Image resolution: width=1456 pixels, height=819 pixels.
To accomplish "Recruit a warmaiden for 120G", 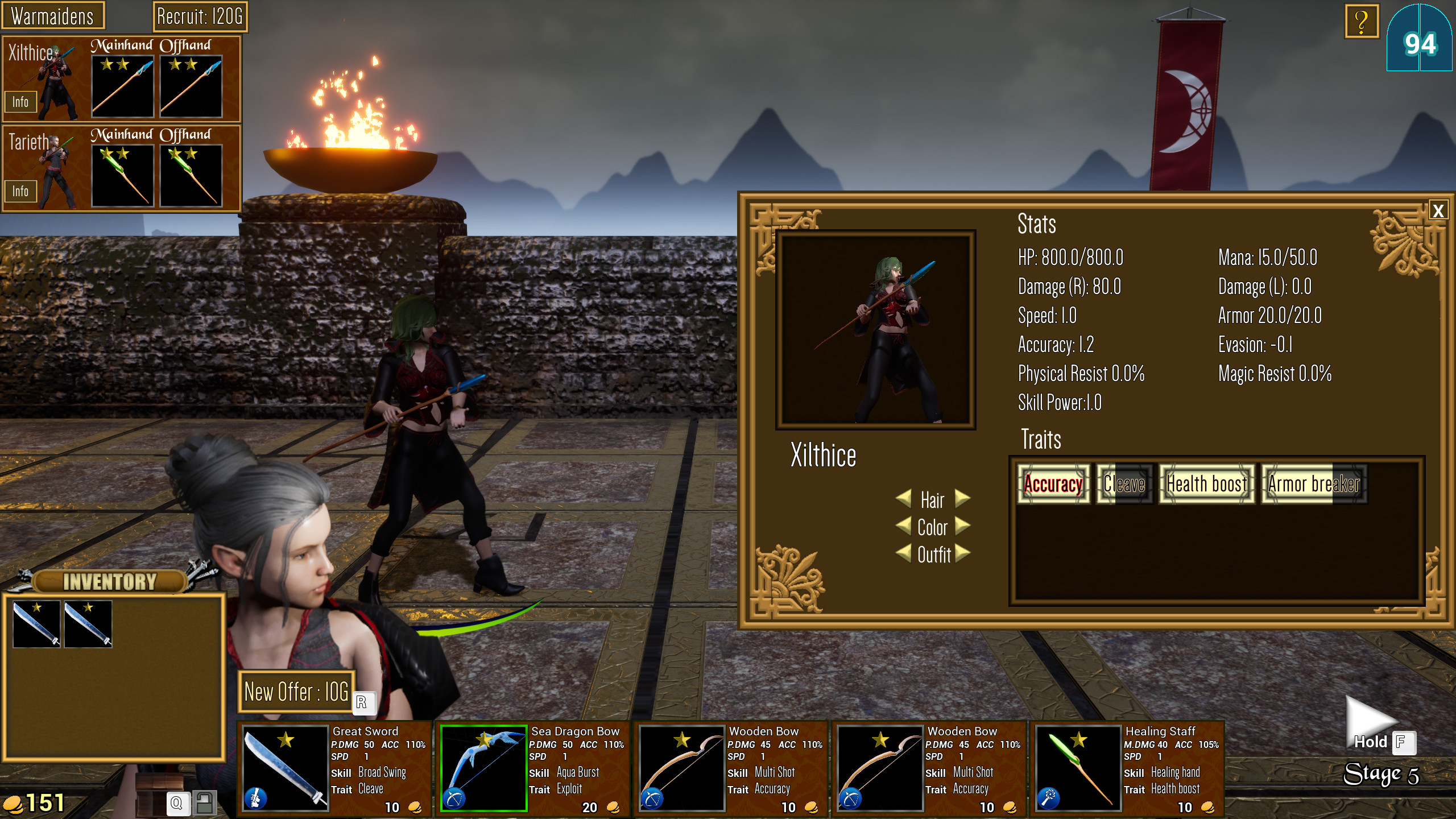I will coord(200,16).
